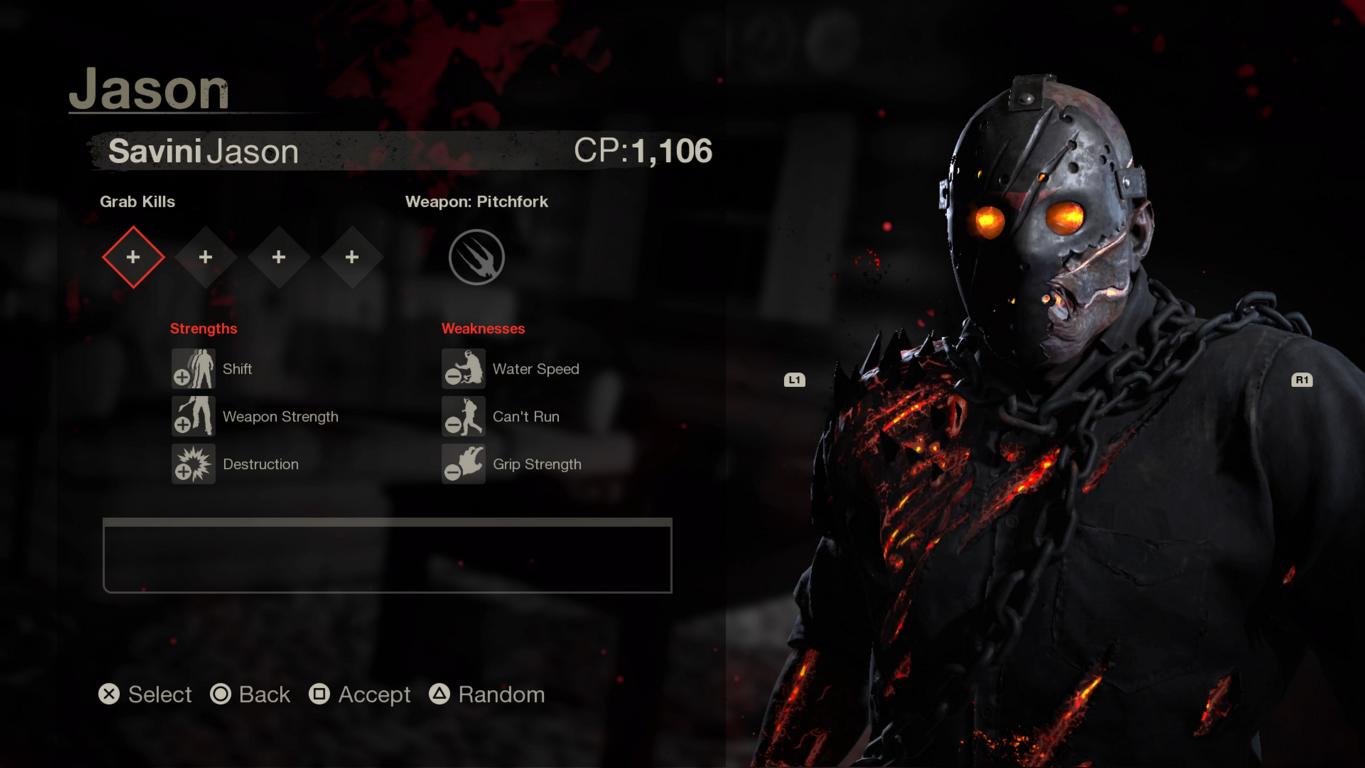Select the Shift strength icon
1365x768 pixels.
193,369
